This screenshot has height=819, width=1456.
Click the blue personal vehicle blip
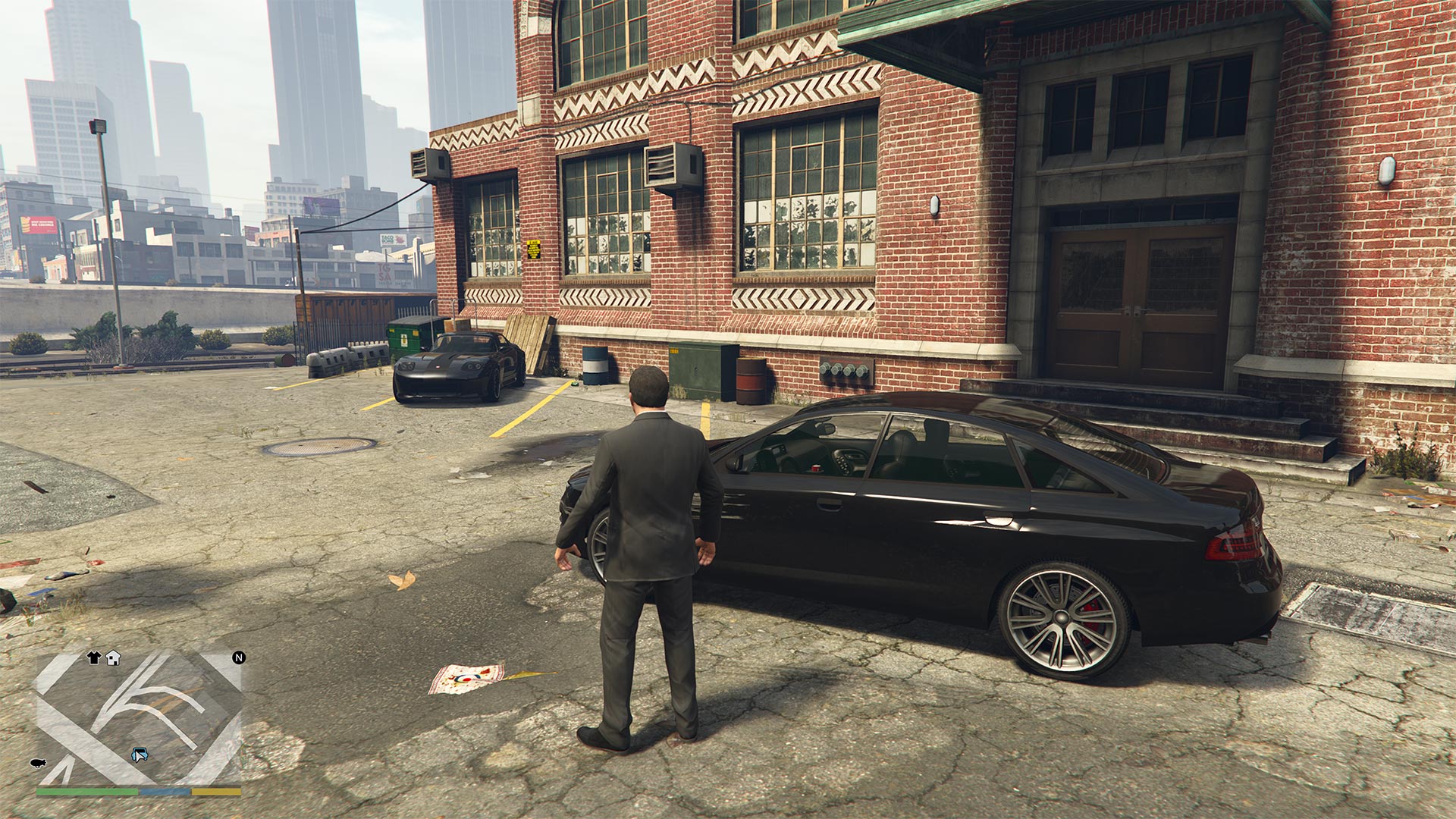coord(140,755)
